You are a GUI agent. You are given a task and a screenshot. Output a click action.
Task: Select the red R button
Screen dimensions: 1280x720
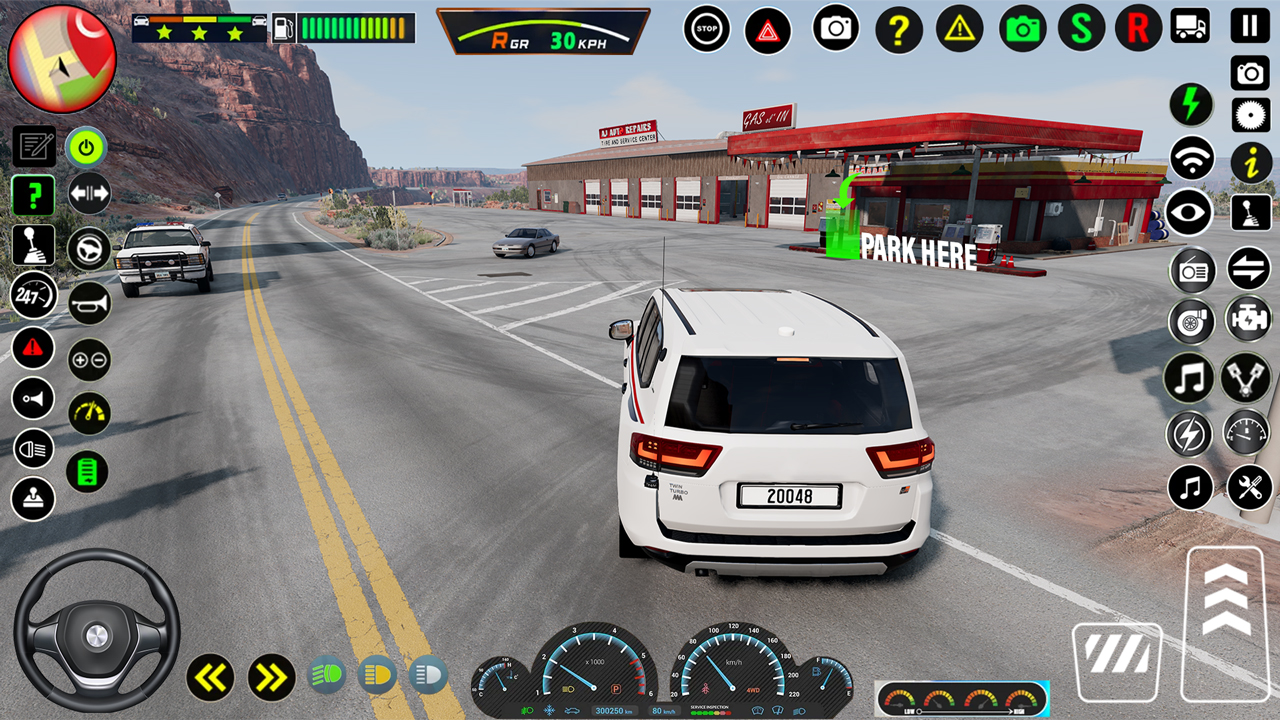pos(1138,28)
